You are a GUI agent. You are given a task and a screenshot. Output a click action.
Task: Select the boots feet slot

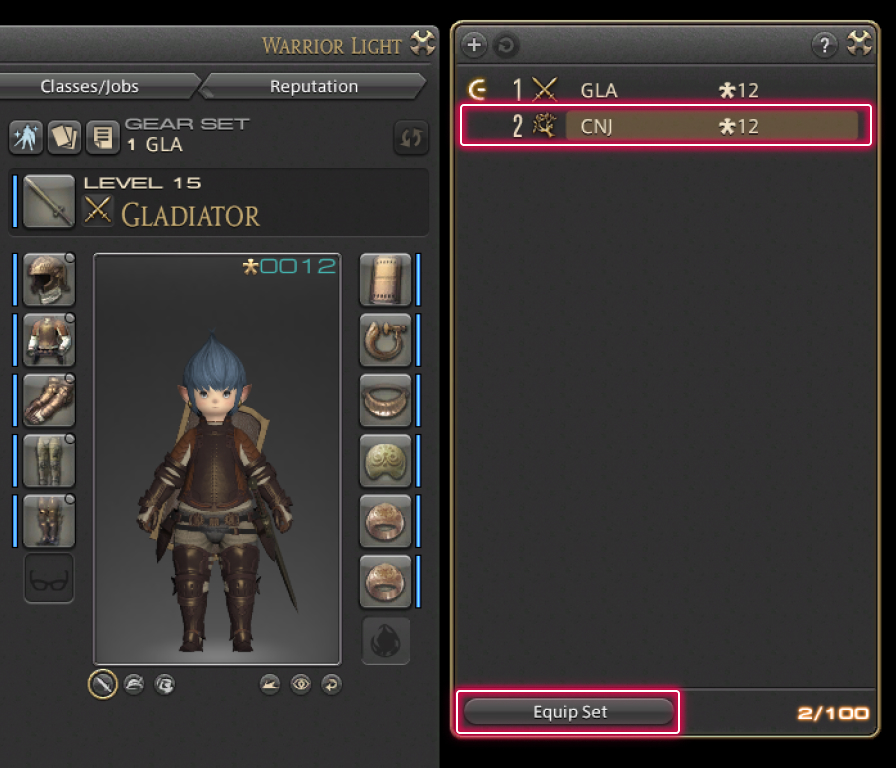point(49,520)
